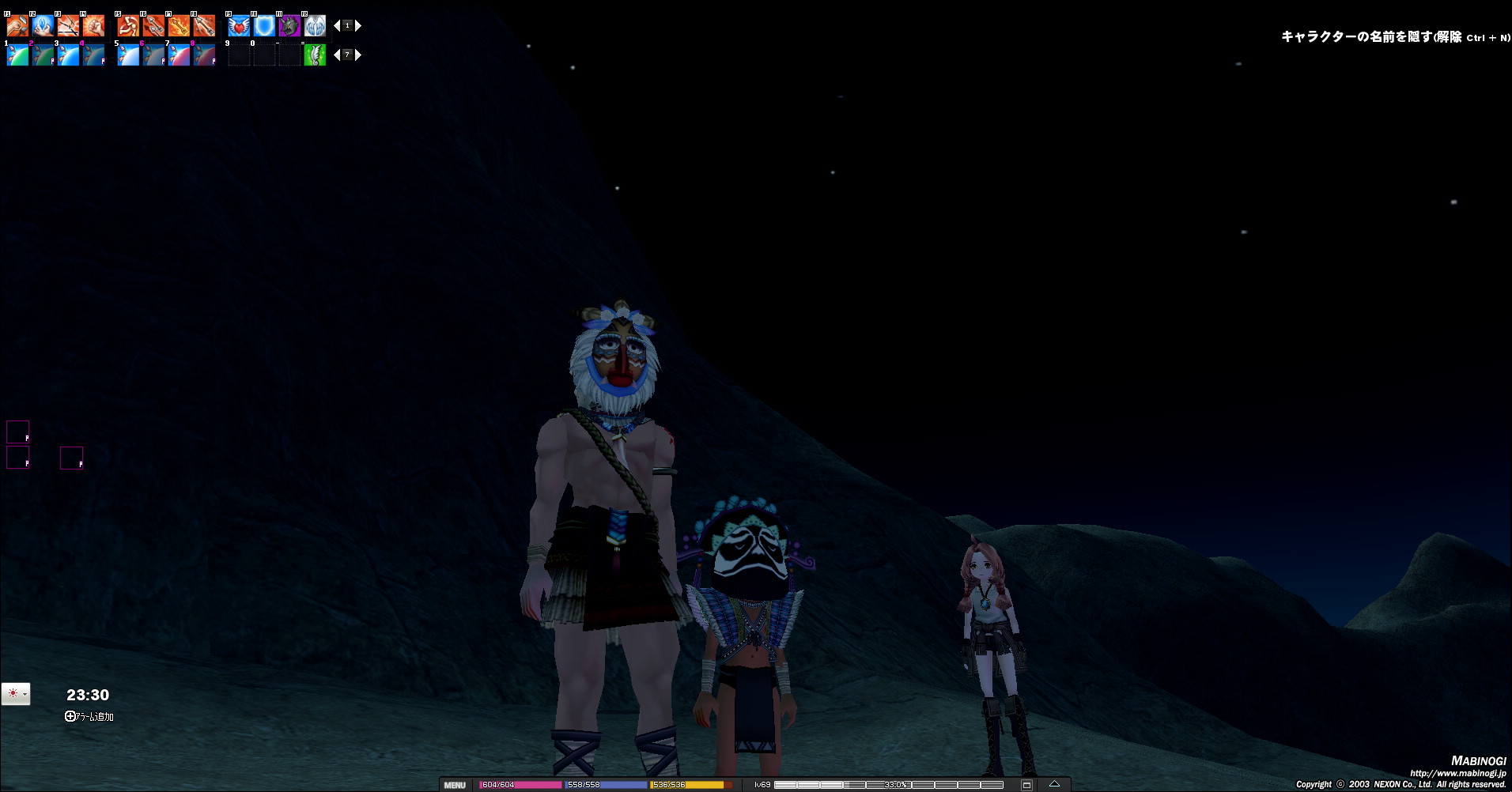Use the F5 red kicking figure skill
This screenshot has width=1512, height=792.
point(128,26)
